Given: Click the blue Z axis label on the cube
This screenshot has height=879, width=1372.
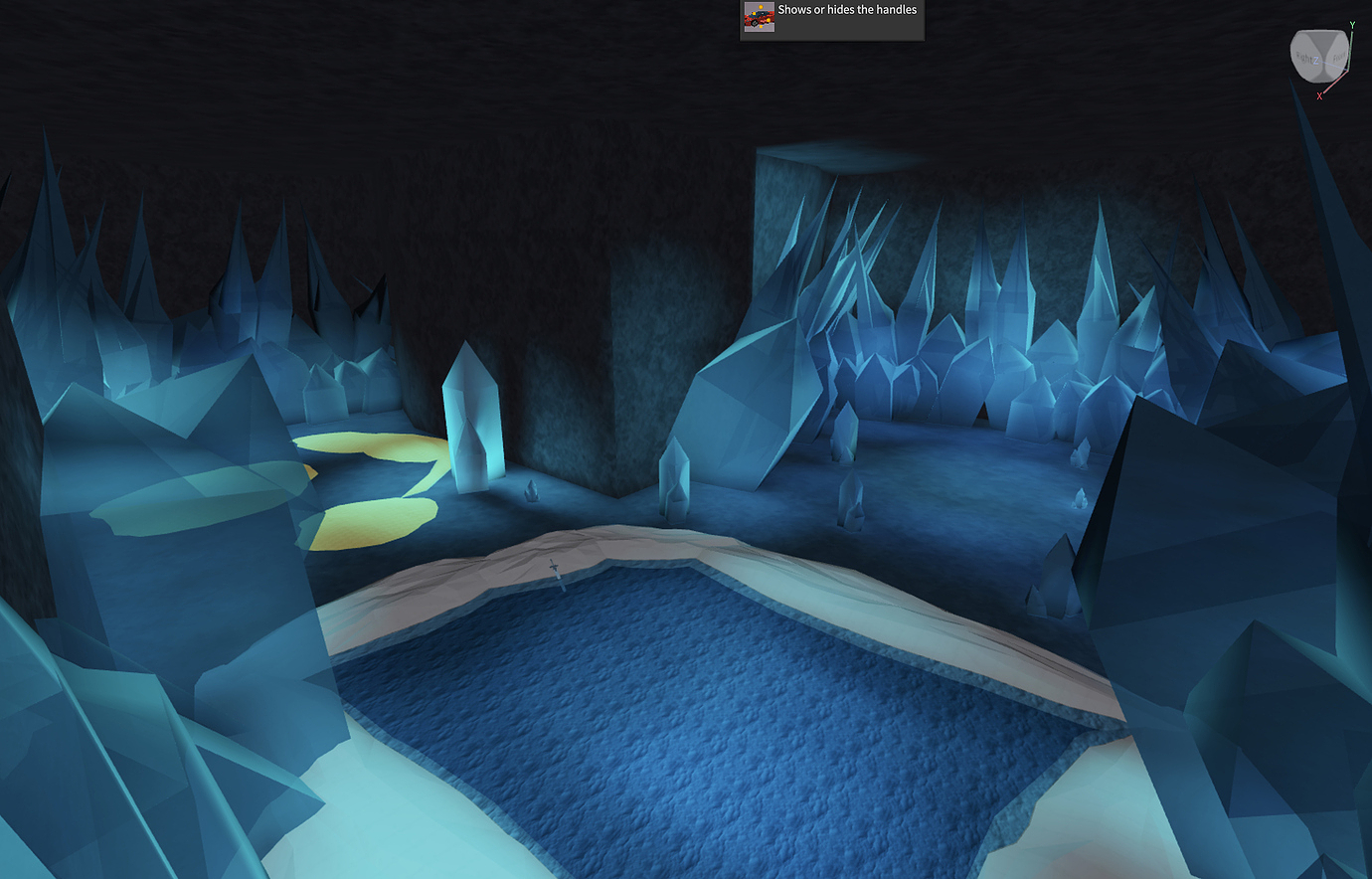Looking at the screenshot, I should pyautogui.click(x=1315, y=60).
